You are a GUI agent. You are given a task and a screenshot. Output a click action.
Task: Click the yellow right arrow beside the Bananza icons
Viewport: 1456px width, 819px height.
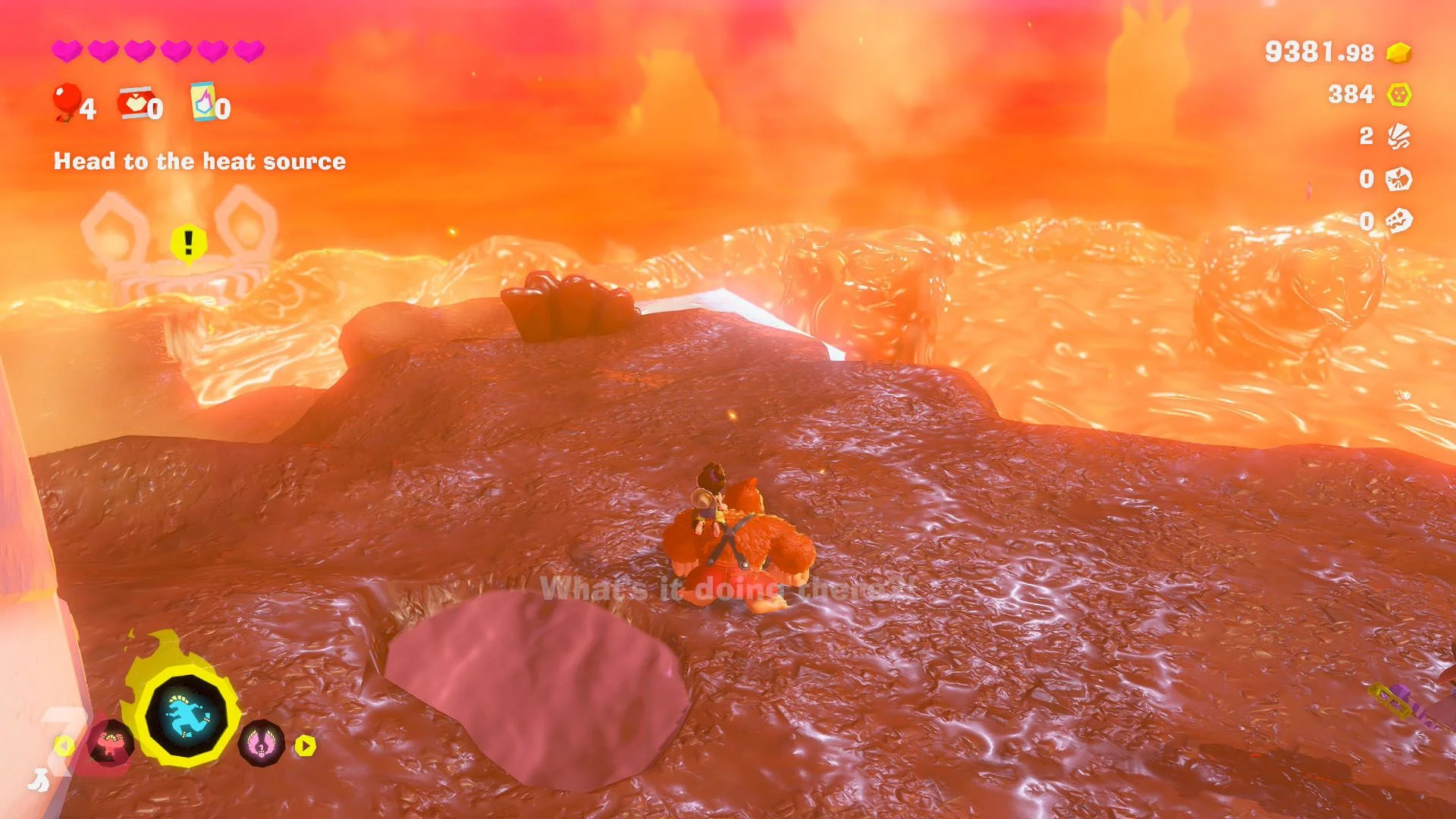pos(306,746)
